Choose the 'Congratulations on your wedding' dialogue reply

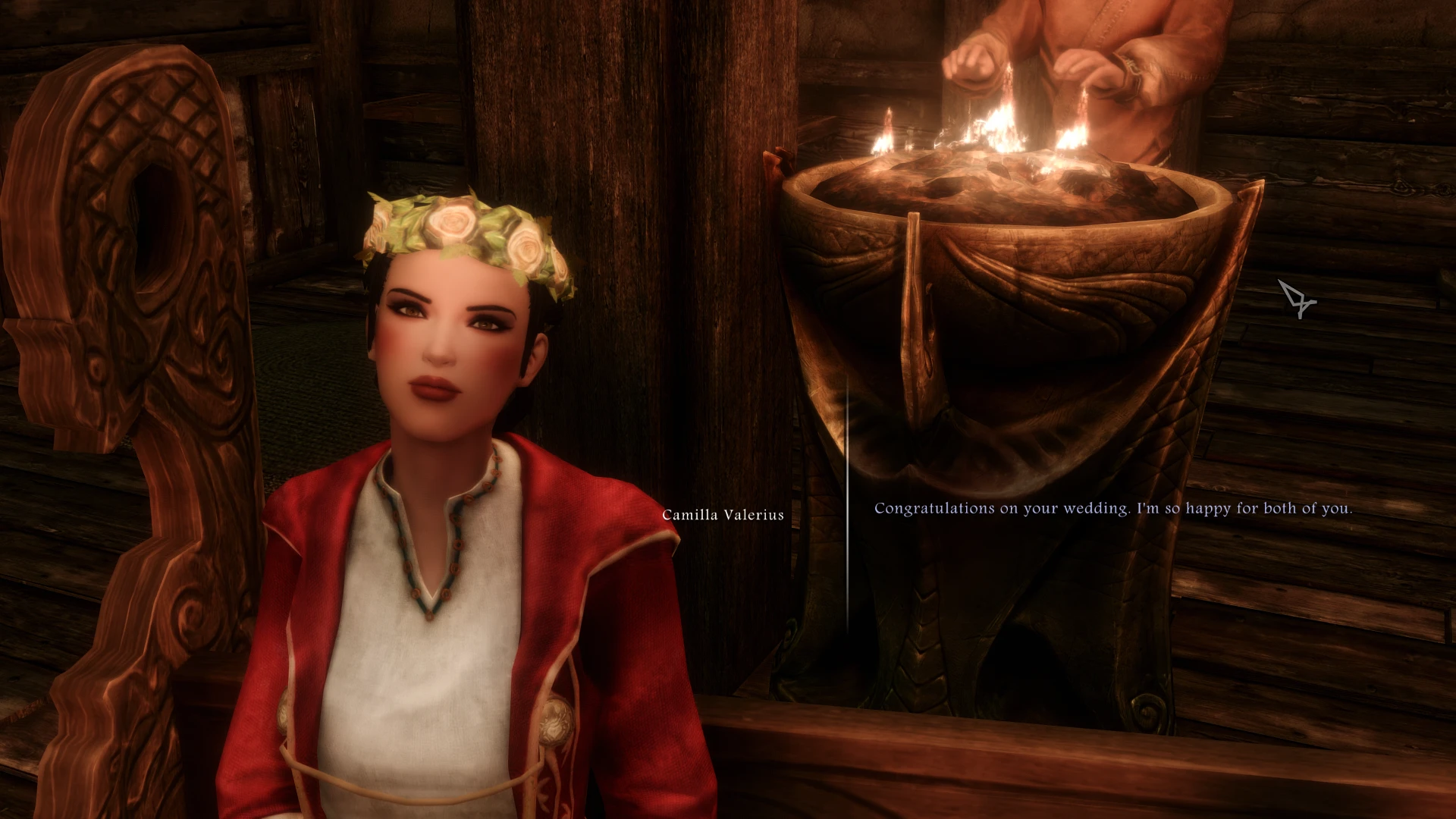point(1112,509)
